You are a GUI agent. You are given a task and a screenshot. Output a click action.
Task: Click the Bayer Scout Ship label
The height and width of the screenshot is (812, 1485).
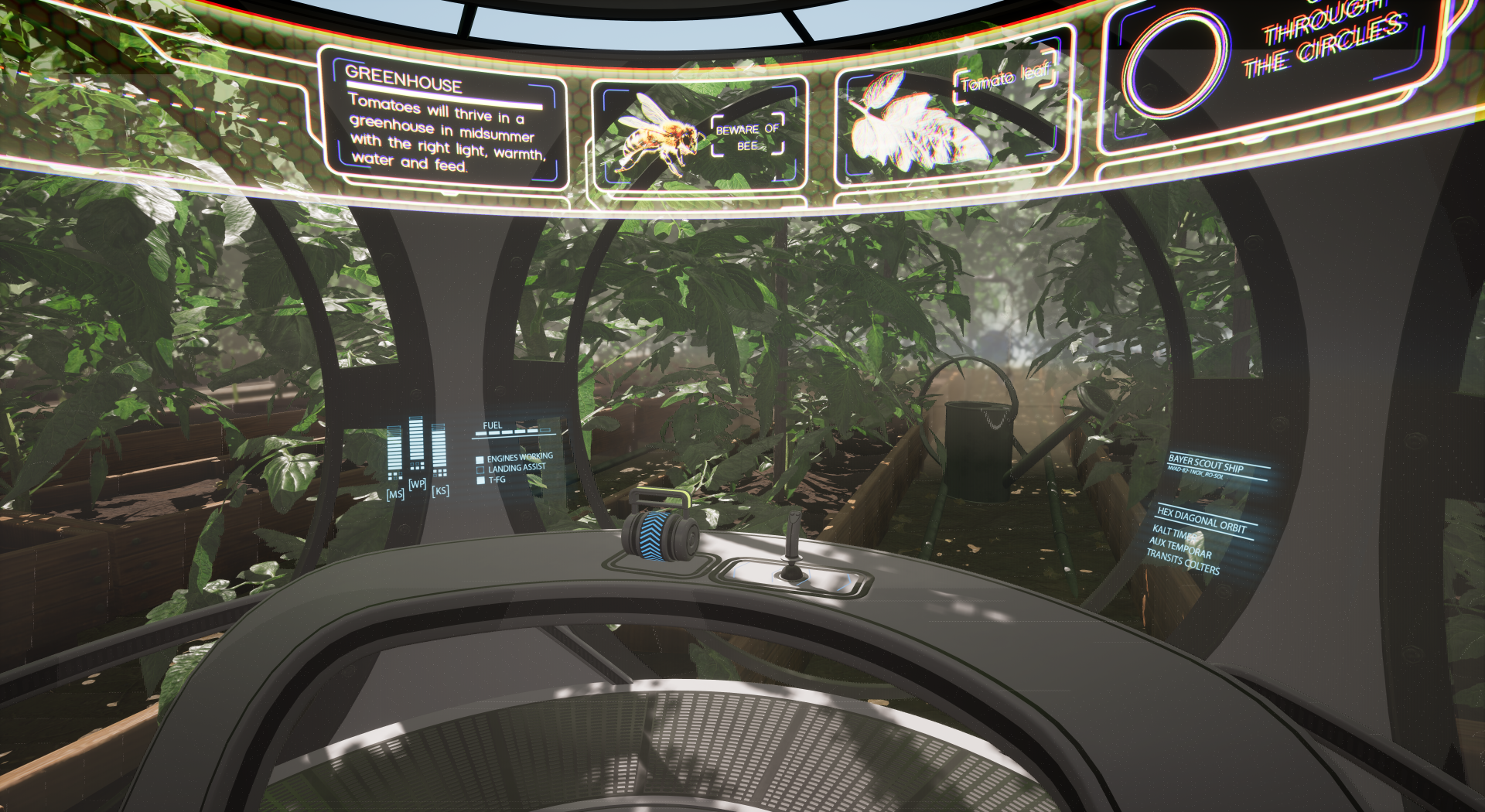1206,464
